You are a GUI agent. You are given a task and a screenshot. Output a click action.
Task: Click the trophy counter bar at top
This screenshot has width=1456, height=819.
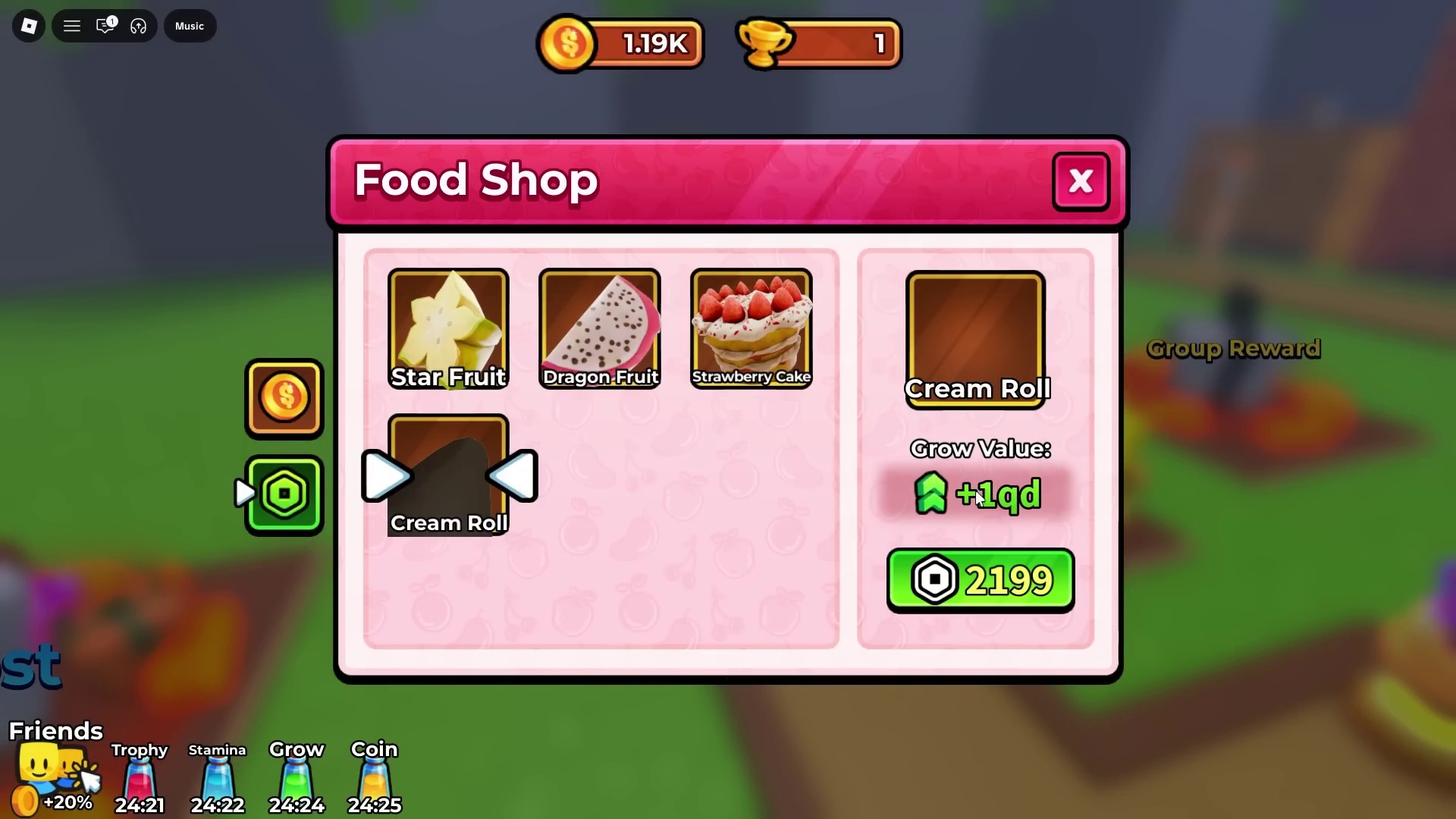(819, 43)
